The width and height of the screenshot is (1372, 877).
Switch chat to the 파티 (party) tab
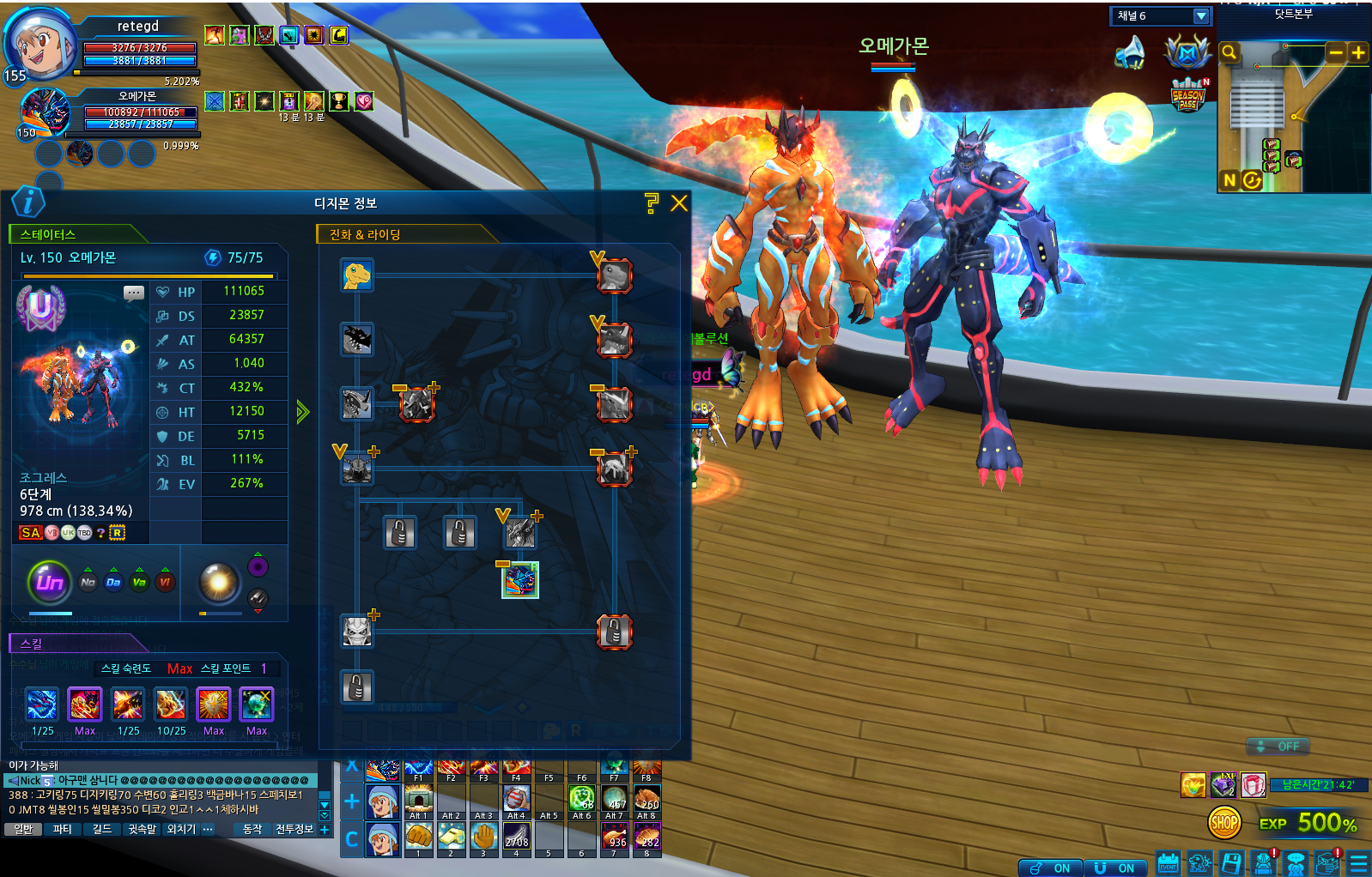click(63, 829)
